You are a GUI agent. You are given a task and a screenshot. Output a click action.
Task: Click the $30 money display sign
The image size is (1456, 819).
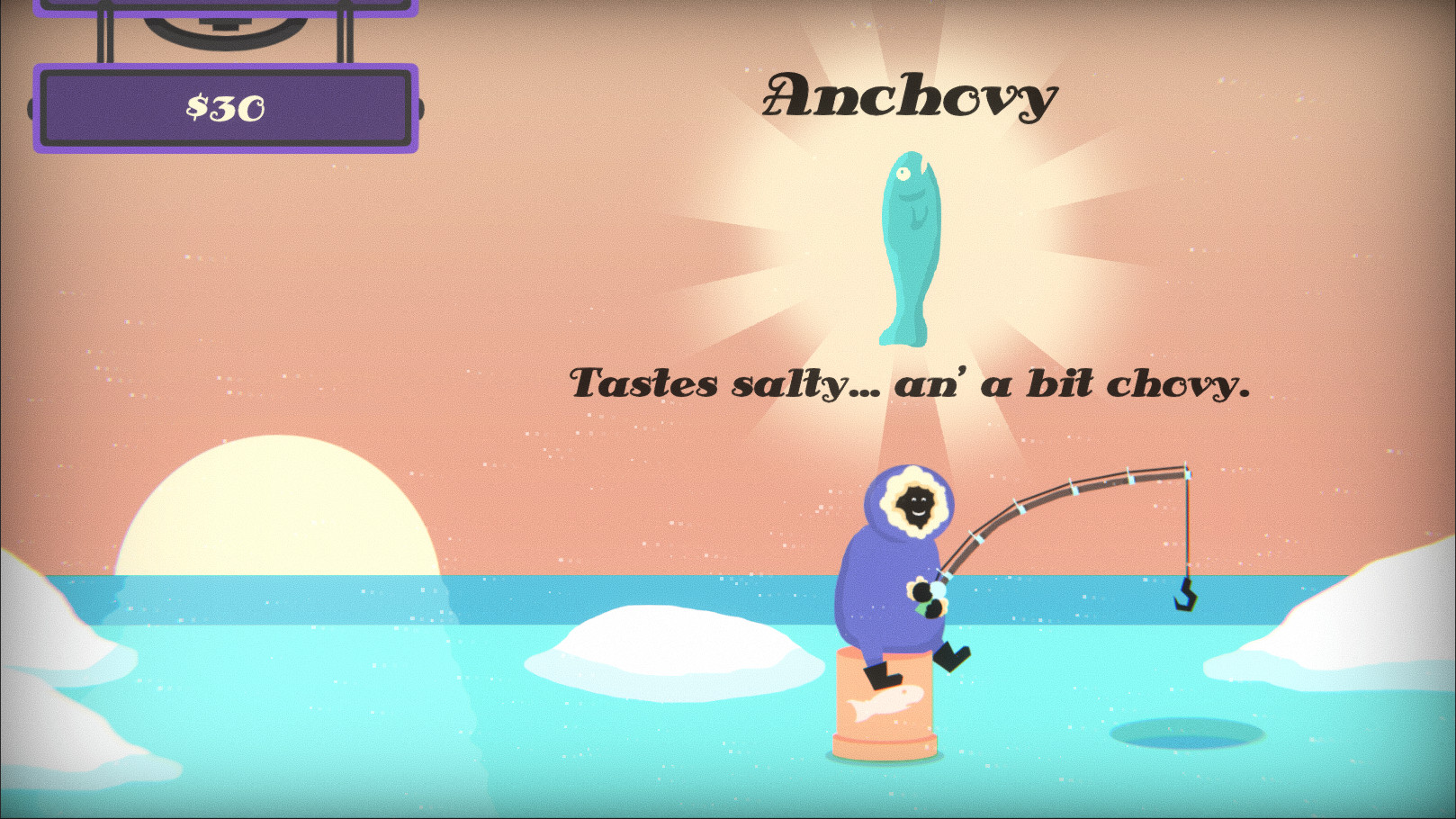(x=225, y=106)
